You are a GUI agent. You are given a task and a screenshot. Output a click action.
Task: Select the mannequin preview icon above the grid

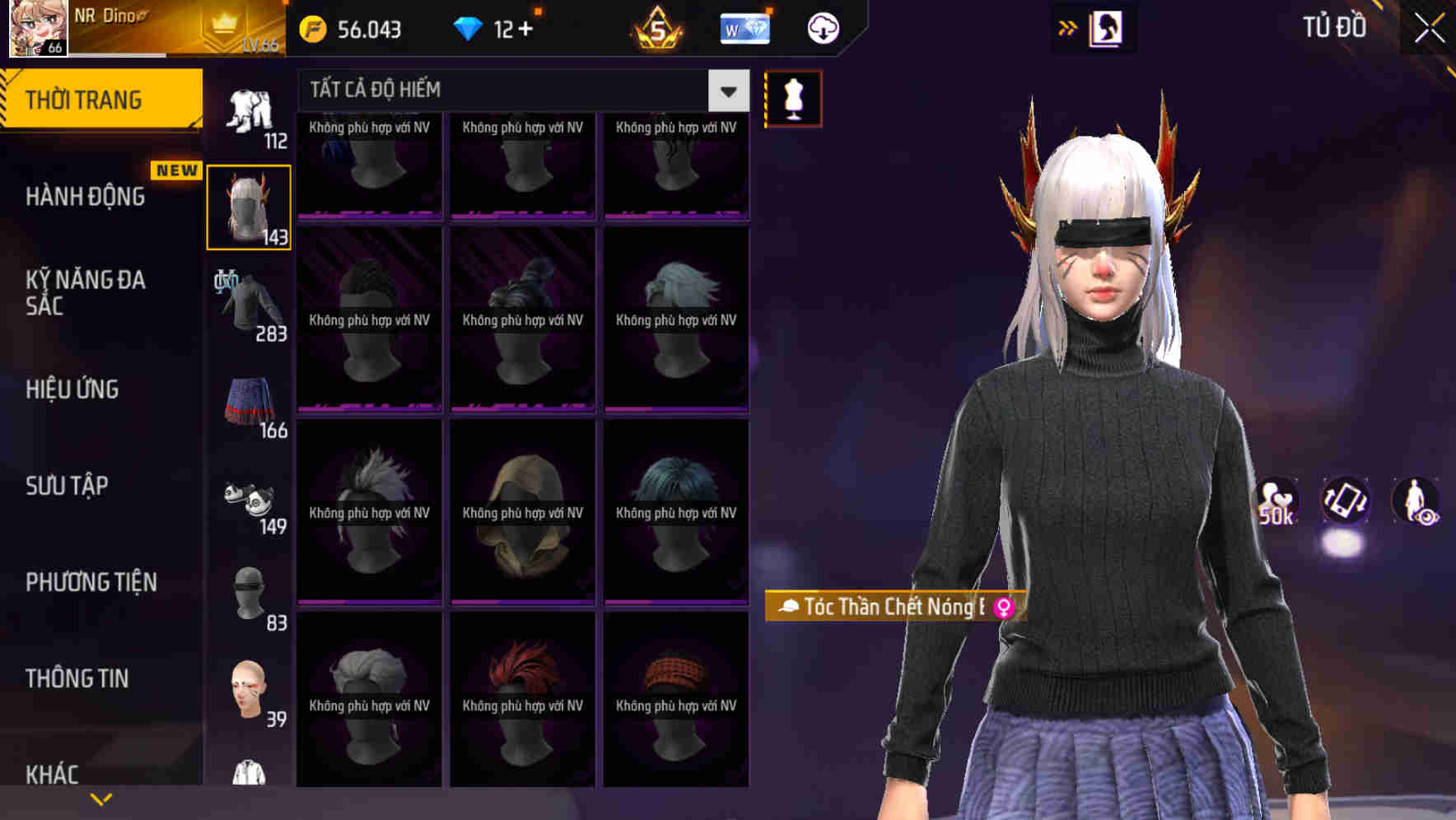point(792,98)
